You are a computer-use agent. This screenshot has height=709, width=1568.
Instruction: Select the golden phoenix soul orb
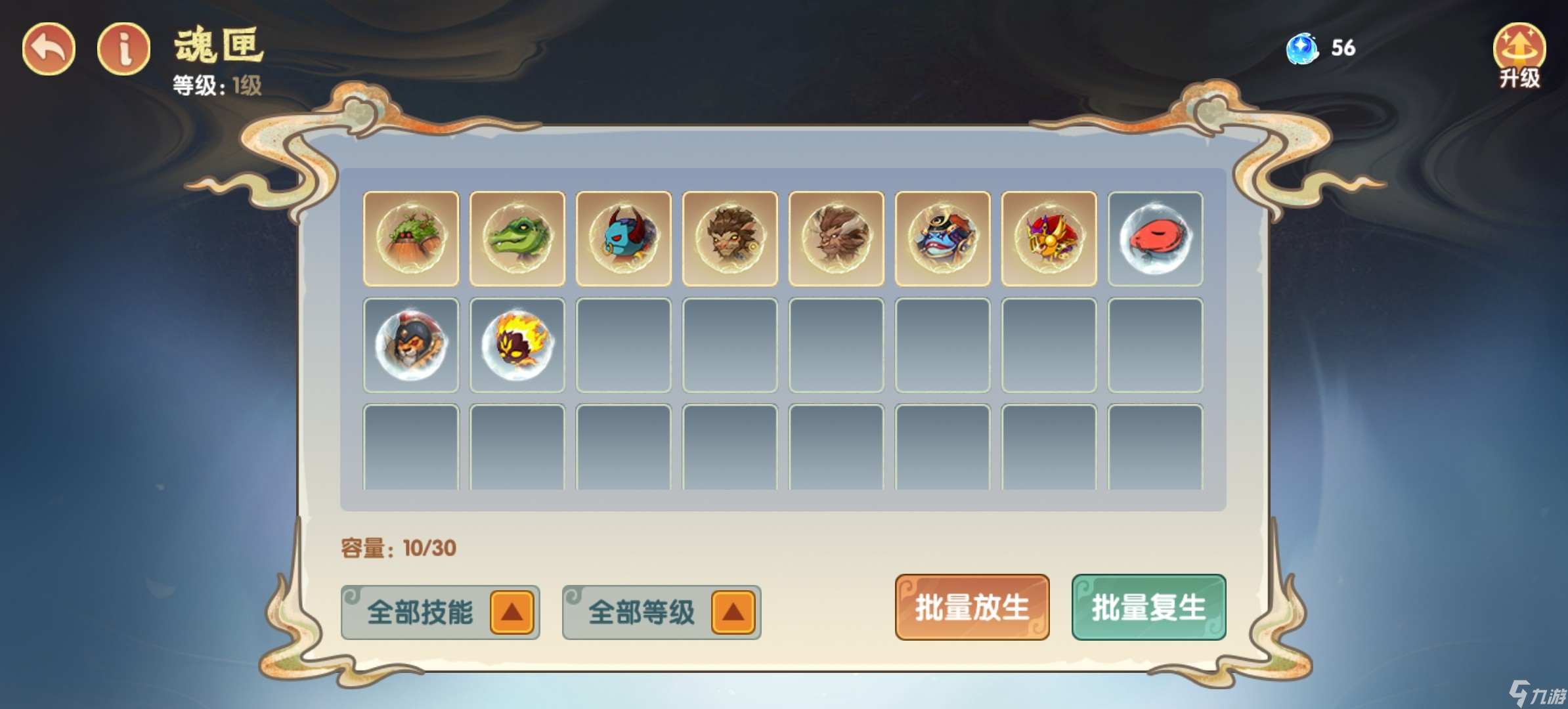click(1049, 239)
